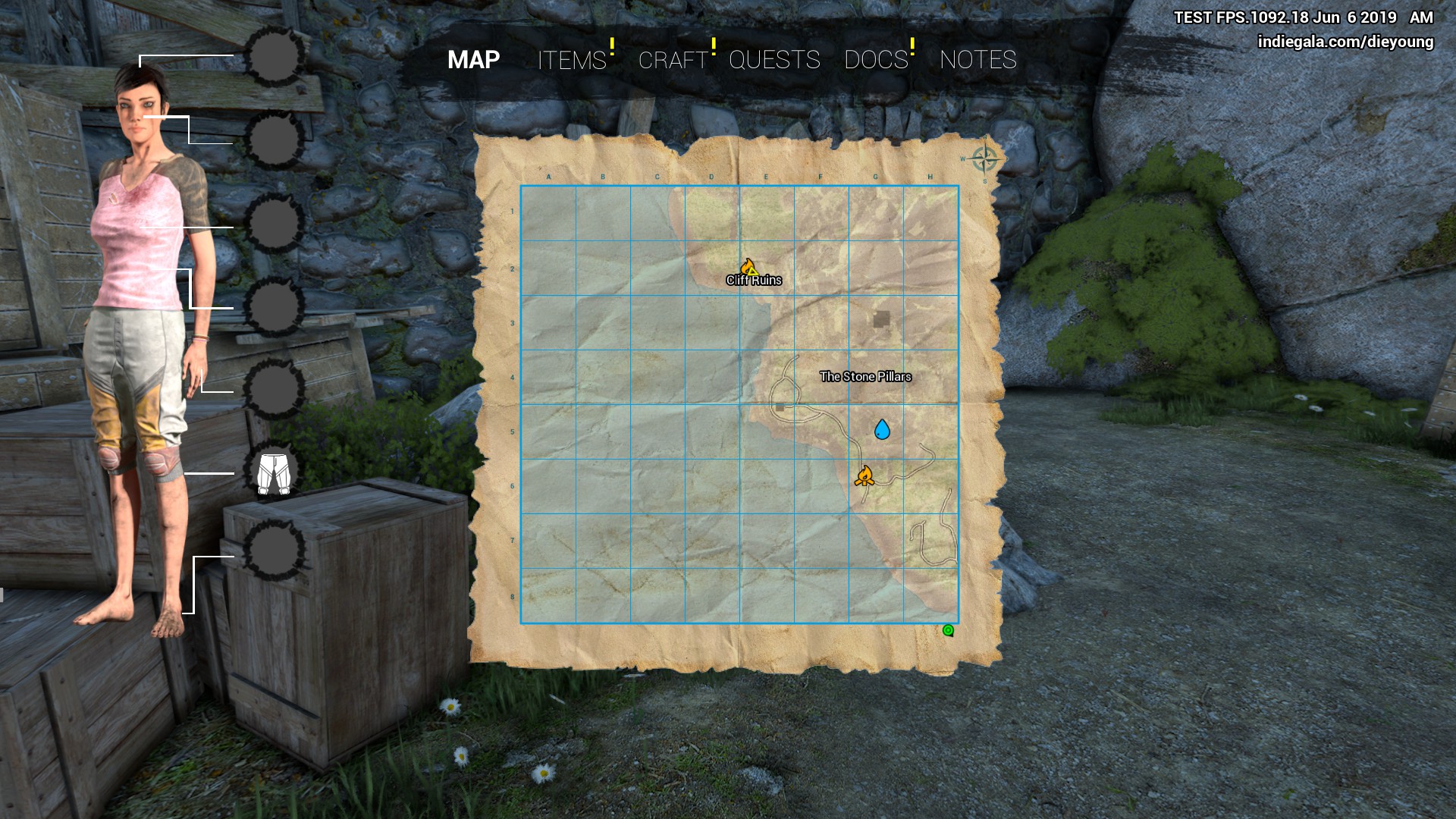Show the QUESTS tab
The height and width of the screenshot is (819, 1456).
coord(774,60)
